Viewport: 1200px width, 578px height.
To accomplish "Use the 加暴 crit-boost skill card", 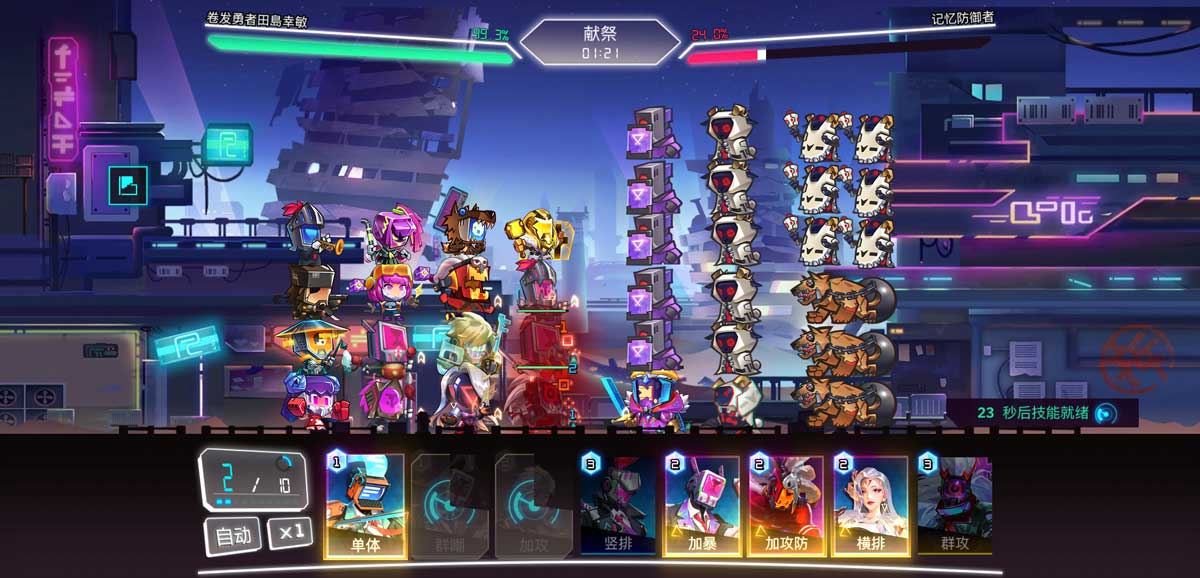I will [x=701, y=505].
